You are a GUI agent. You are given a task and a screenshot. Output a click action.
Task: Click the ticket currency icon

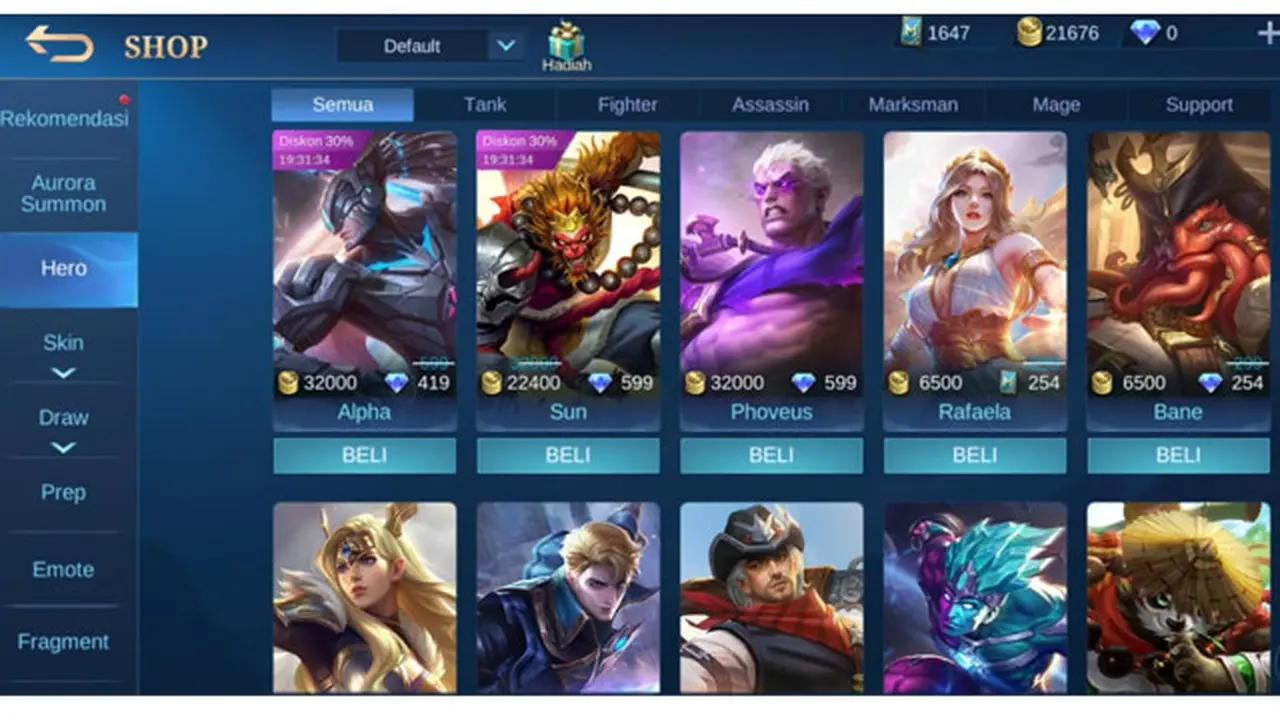pos(913,32)
